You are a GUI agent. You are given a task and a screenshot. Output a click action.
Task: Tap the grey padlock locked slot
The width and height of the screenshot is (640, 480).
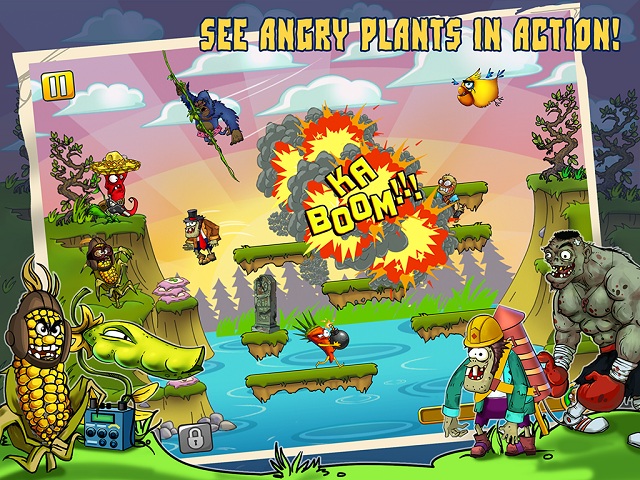(193, 437)
